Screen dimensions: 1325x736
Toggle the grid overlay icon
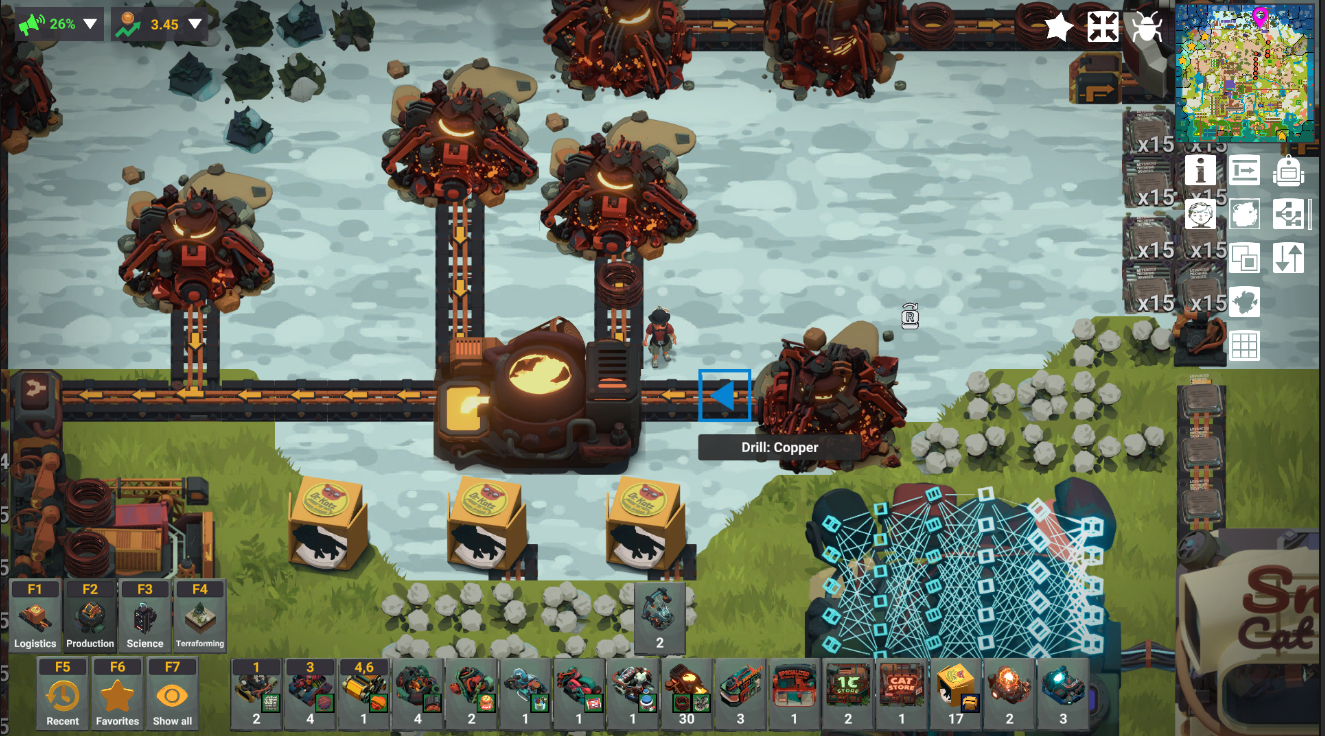click(1244, 346)
